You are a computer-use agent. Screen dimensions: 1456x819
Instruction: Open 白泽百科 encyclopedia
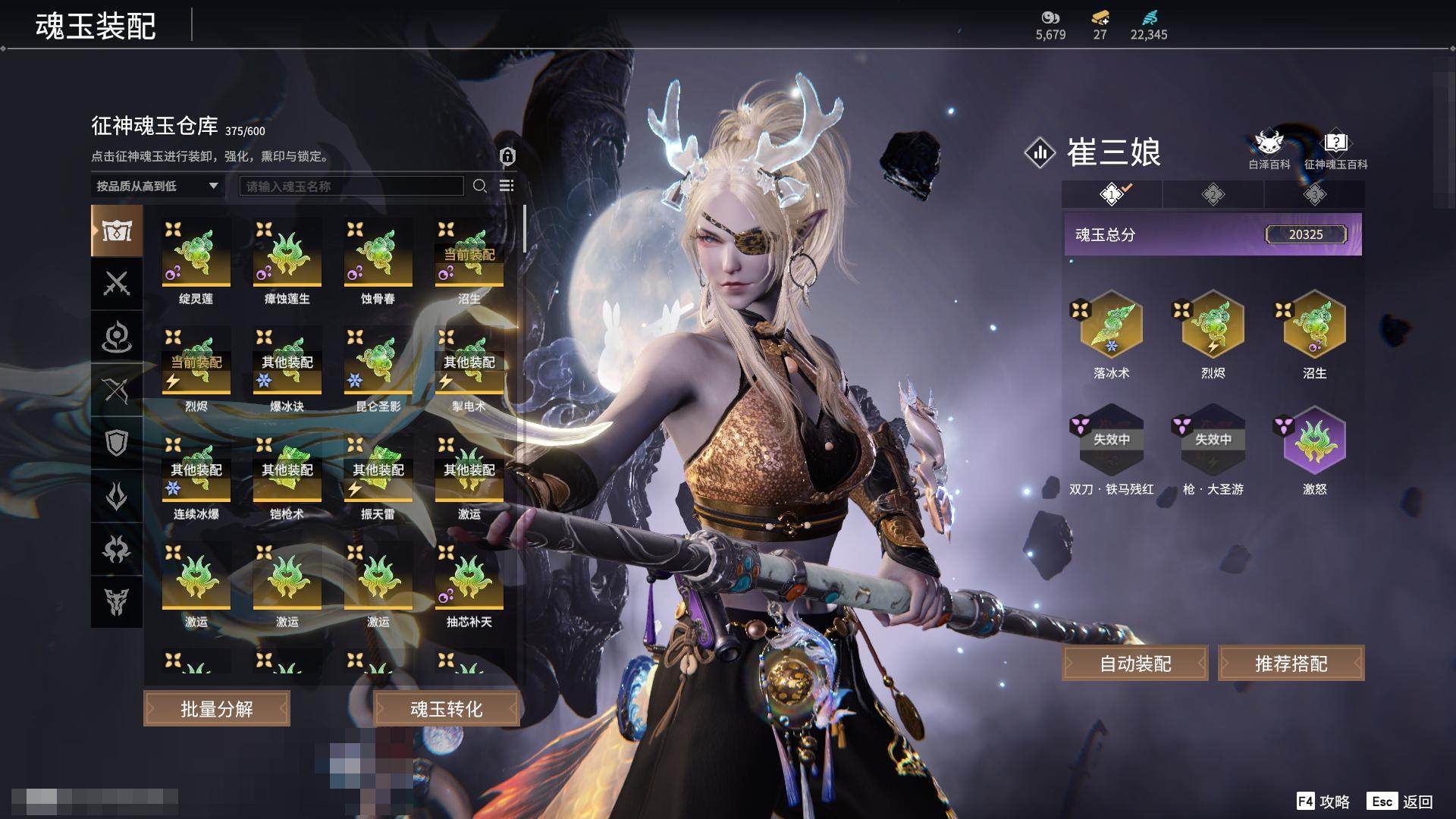1269,149
